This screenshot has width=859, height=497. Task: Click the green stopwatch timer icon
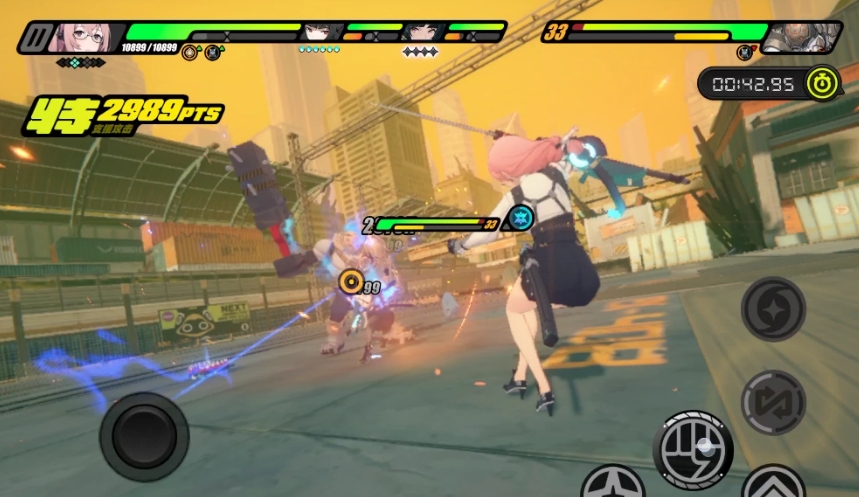tap(822, 84)
